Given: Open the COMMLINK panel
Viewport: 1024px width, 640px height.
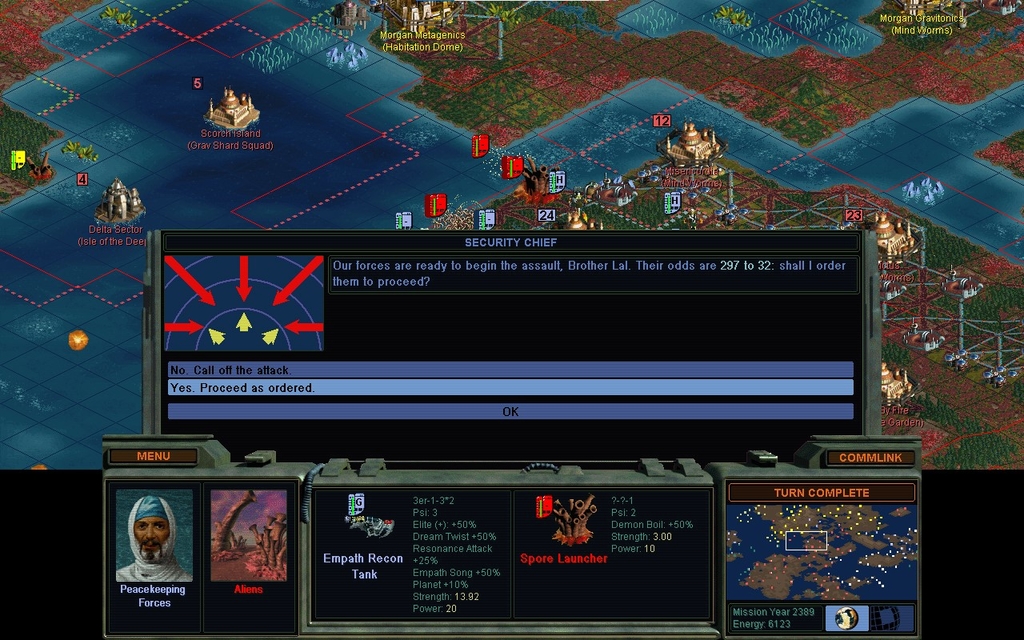Looking at the screenshot, I should (x=870, y=457).
